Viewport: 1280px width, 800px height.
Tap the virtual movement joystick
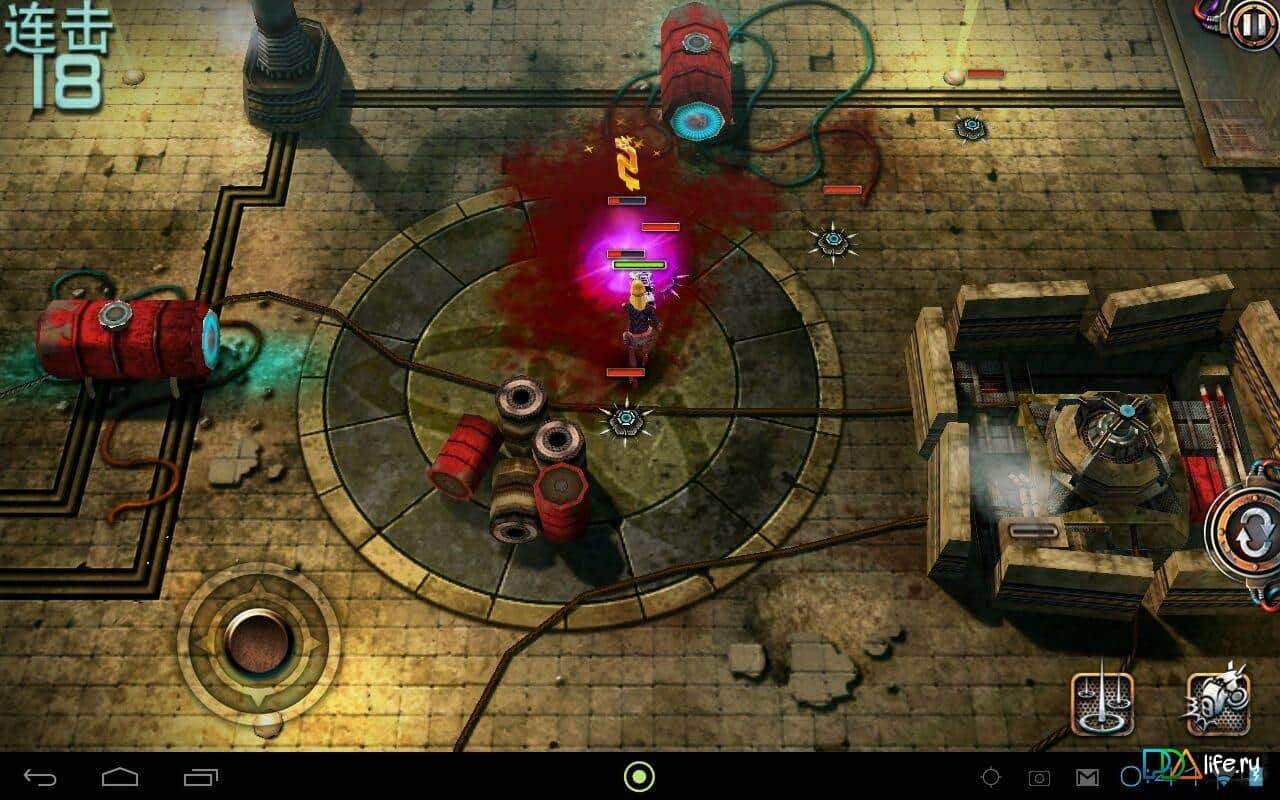(258, 641)
